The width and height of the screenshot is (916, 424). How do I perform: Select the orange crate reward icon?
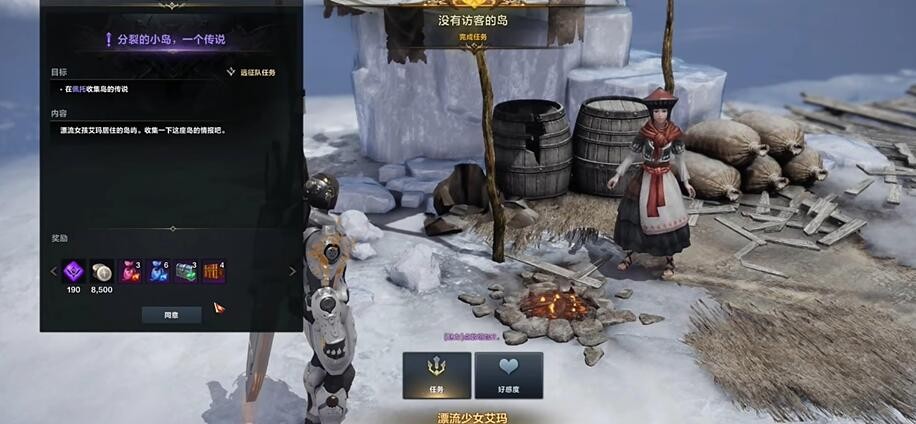pos(214,271)
